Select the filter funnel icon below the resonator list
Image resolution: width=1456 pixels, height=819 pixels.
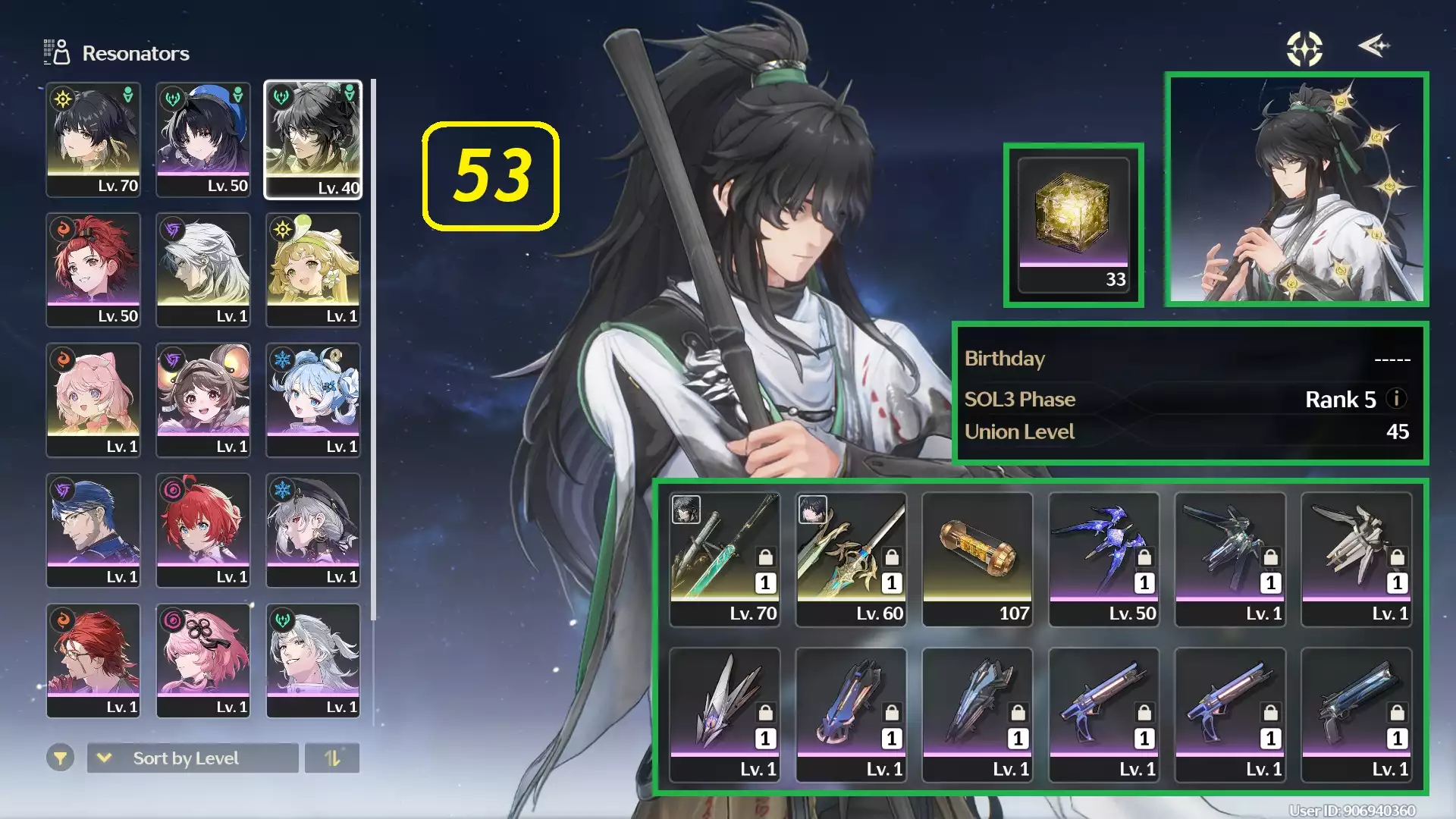pos(61,758)
